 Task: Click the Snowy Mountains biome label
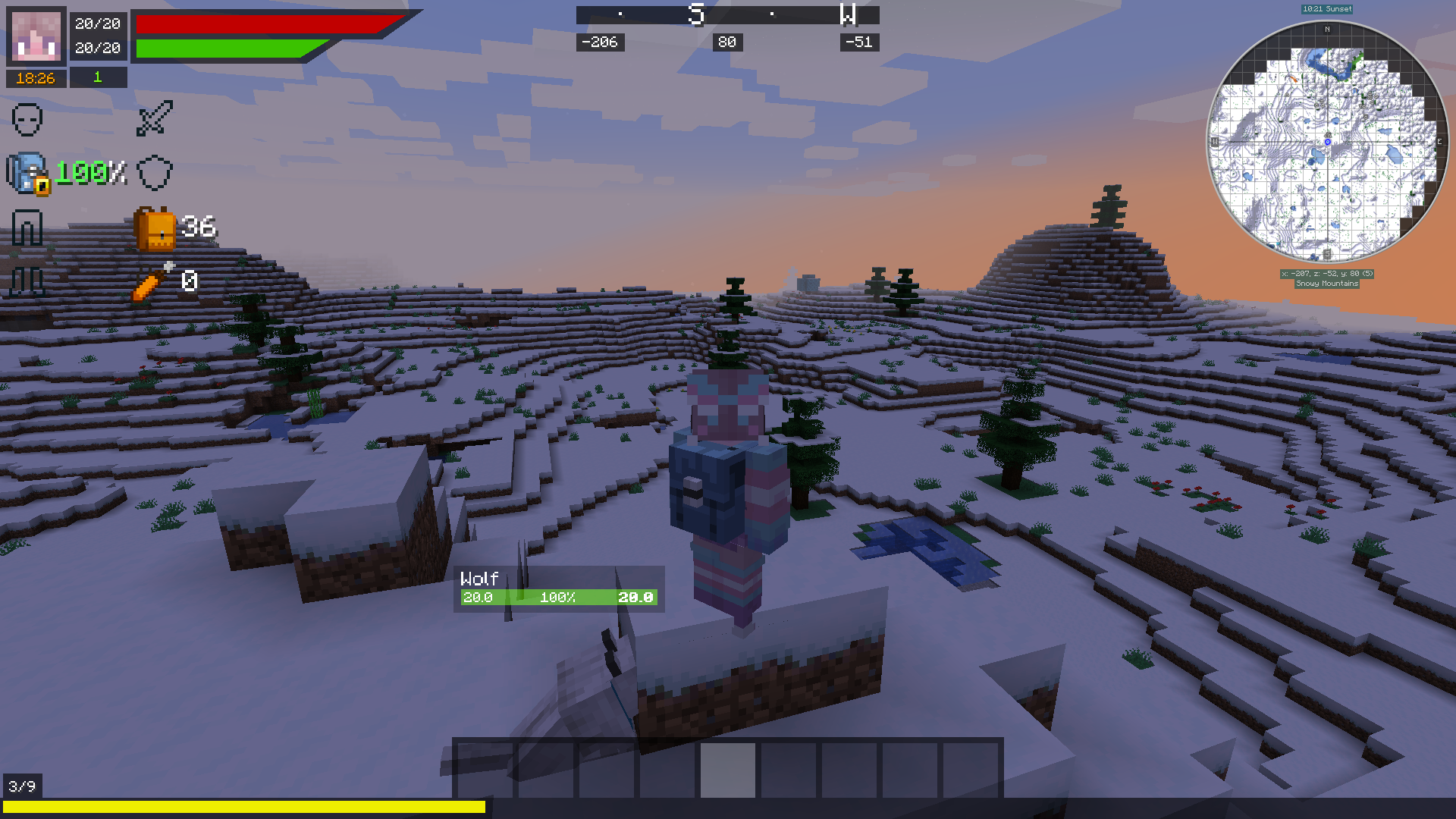coord(1326,283)
